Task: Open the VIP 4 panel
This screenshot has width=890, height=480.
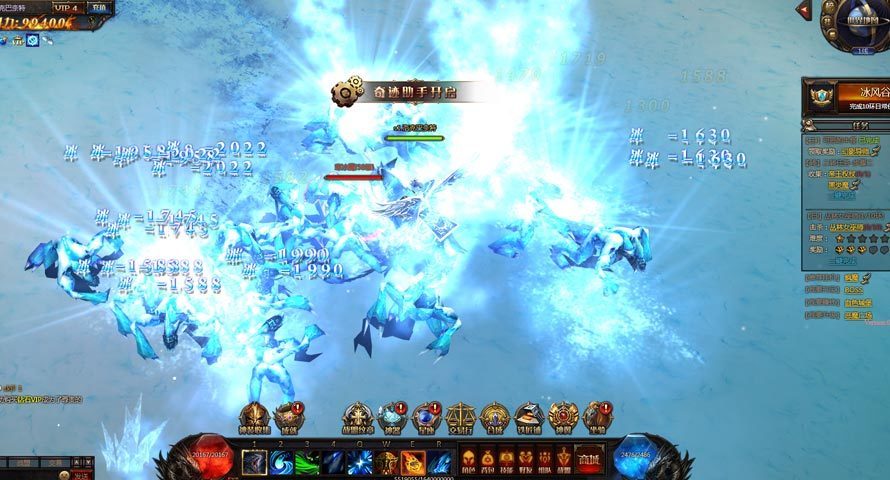Action: click(x=65, y=7)
